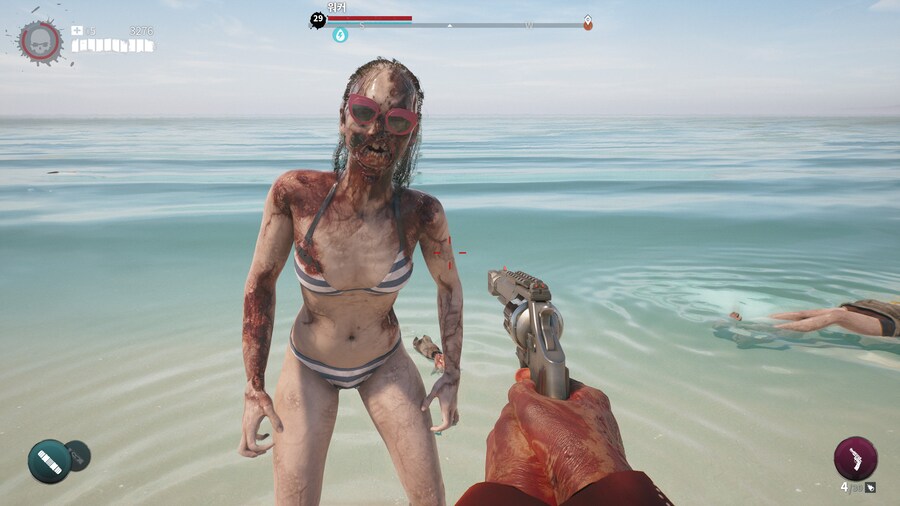Image resolution: width=900 pixels, height=506 pixels.
Task: Activate the teal curveball ability
Action: tap(48, 461)
